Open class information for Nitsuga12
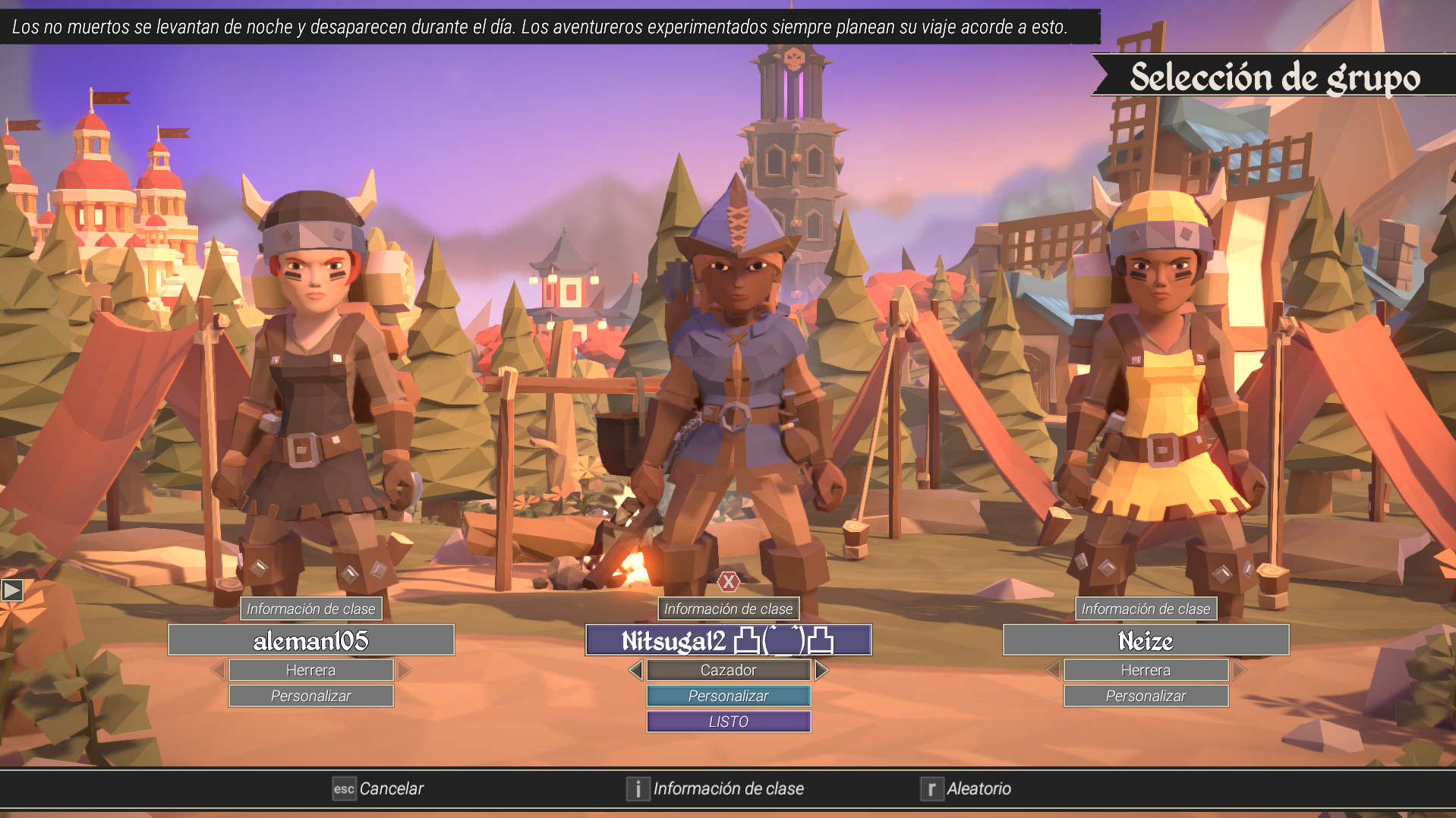 tap(728, 609)
